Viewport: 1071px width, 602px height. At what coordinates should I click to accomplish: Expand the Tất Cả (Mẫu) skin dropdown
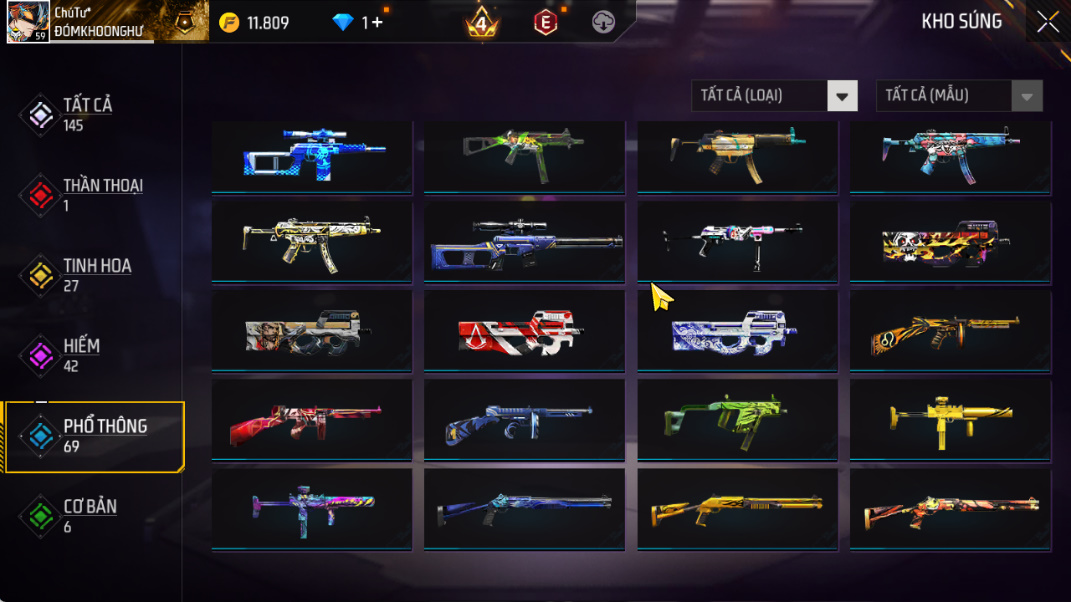click(x=959, y=96)
